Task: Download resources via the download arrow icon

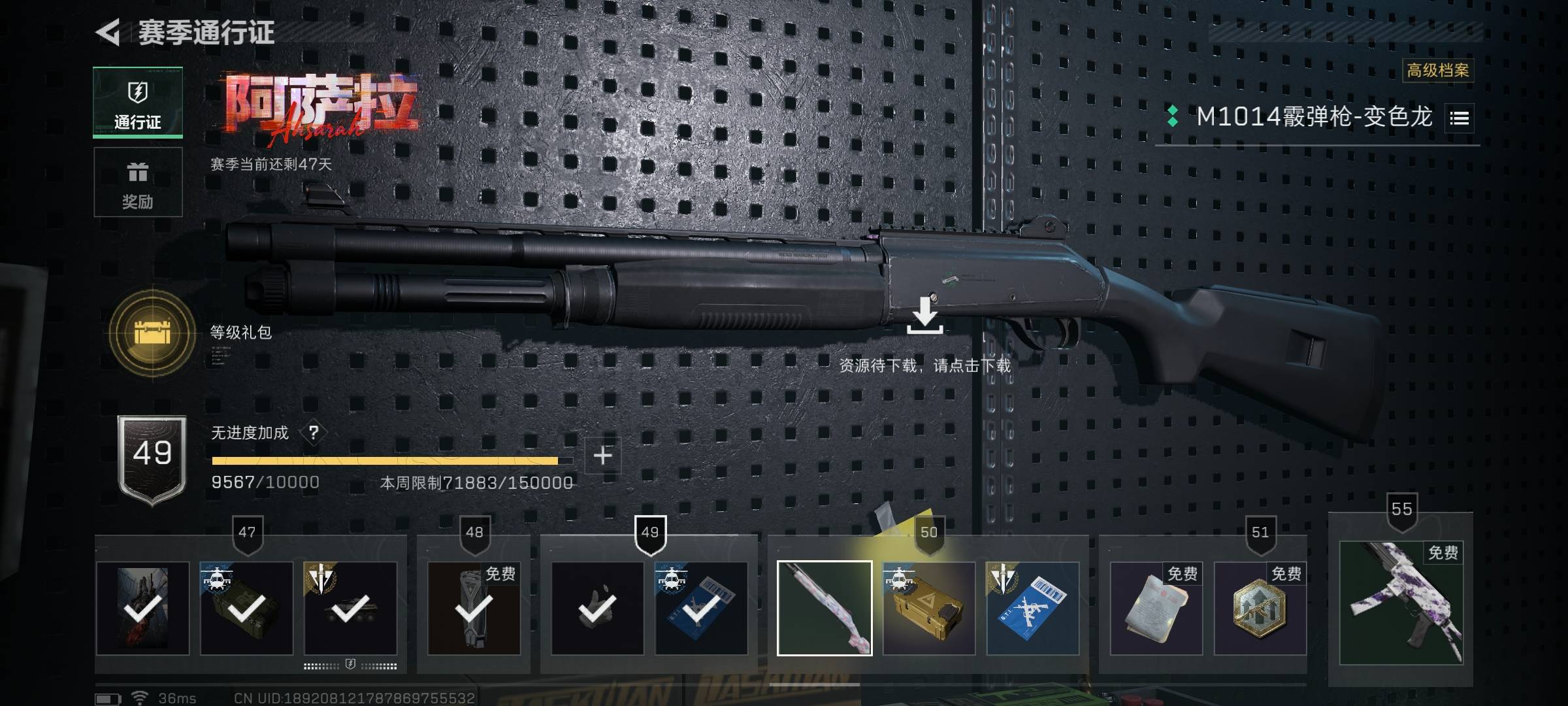Action: 924,316
